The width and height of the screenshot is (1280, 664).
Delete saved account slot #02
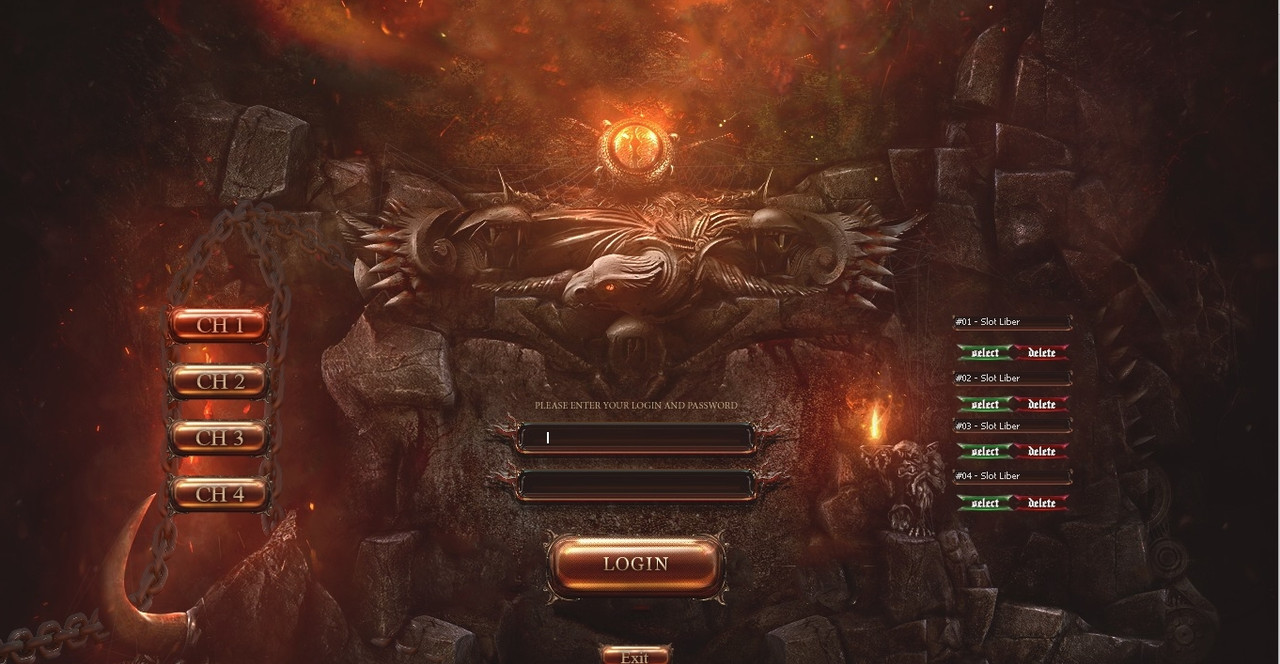point(1042,404)
